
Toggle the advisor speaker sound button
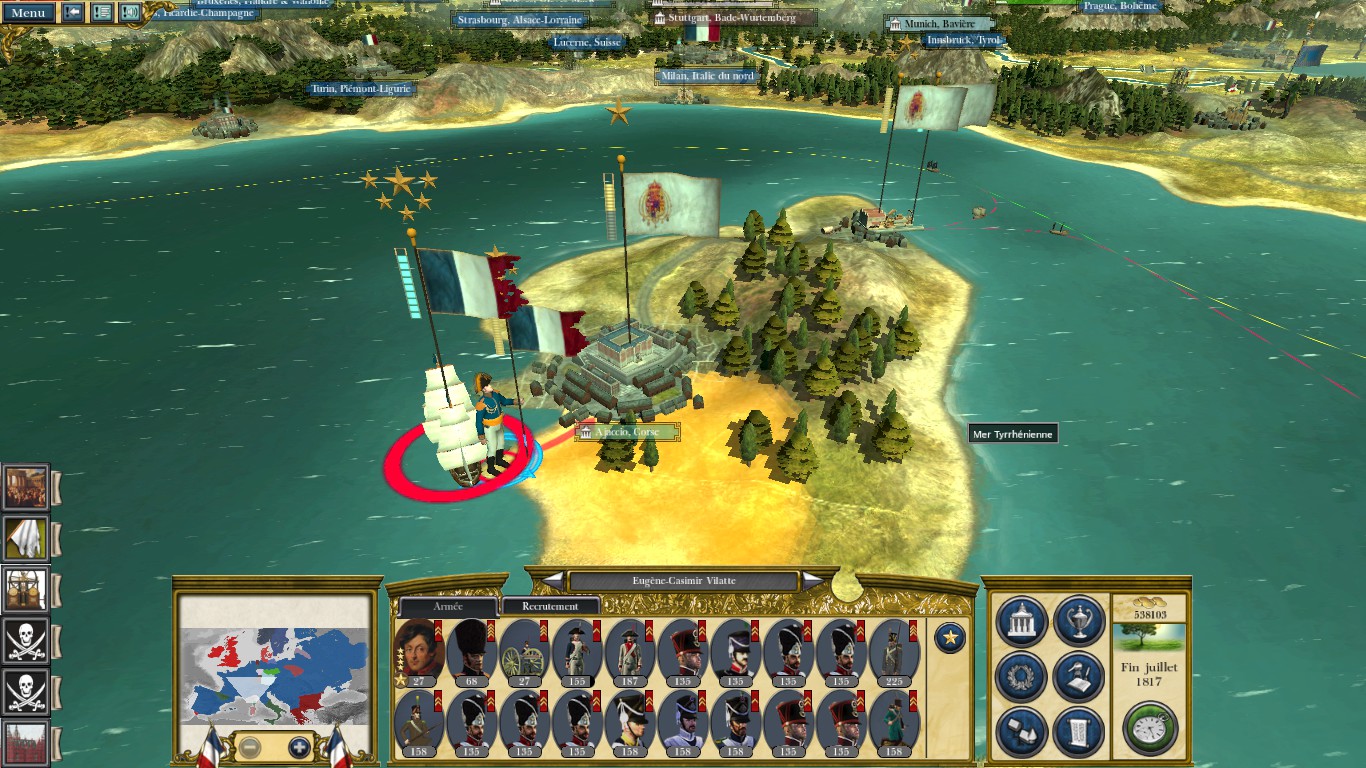coord(130,13)
